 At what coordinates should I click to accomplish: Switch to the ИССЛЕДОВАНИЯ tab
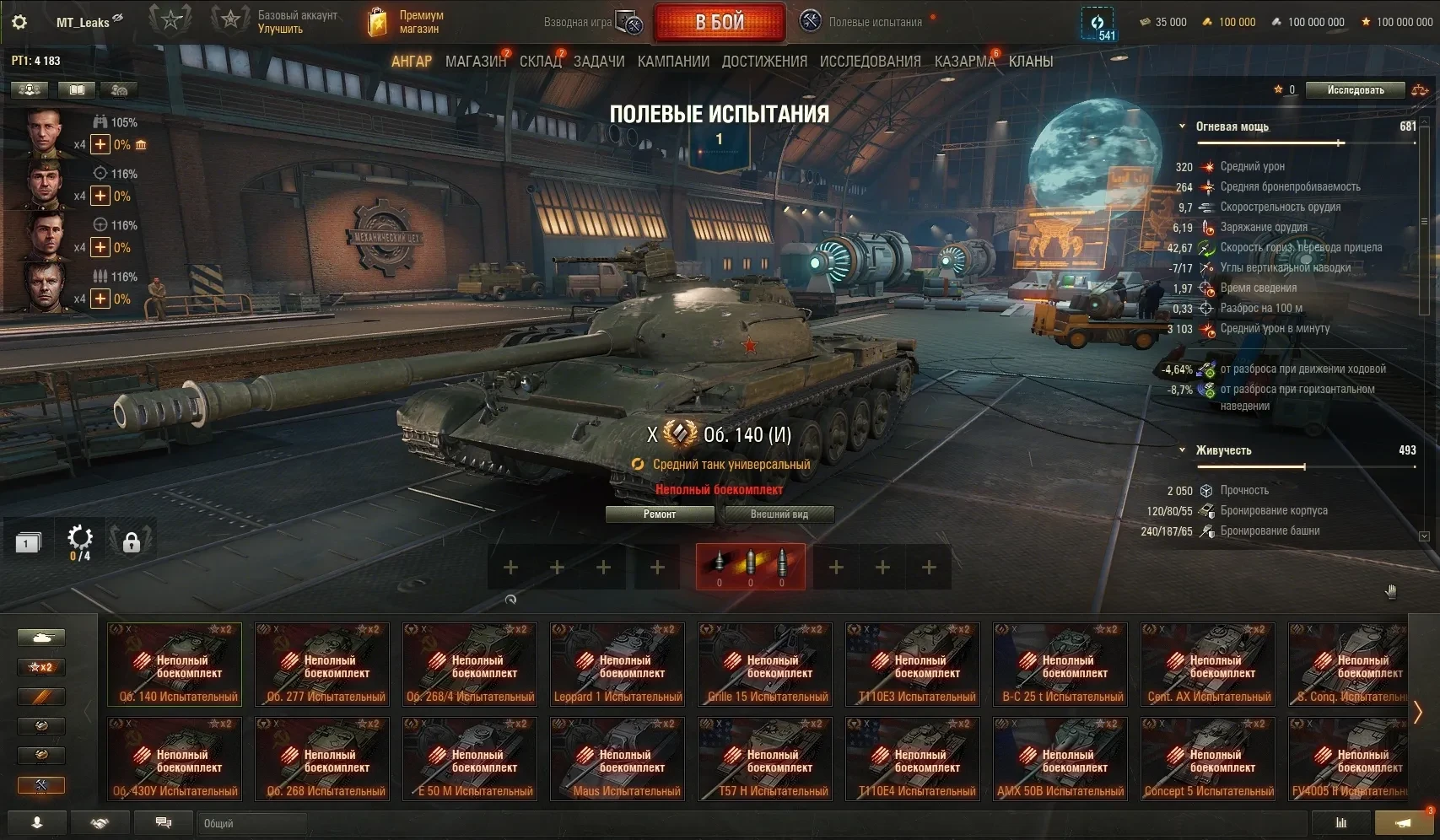click(870, 62)
